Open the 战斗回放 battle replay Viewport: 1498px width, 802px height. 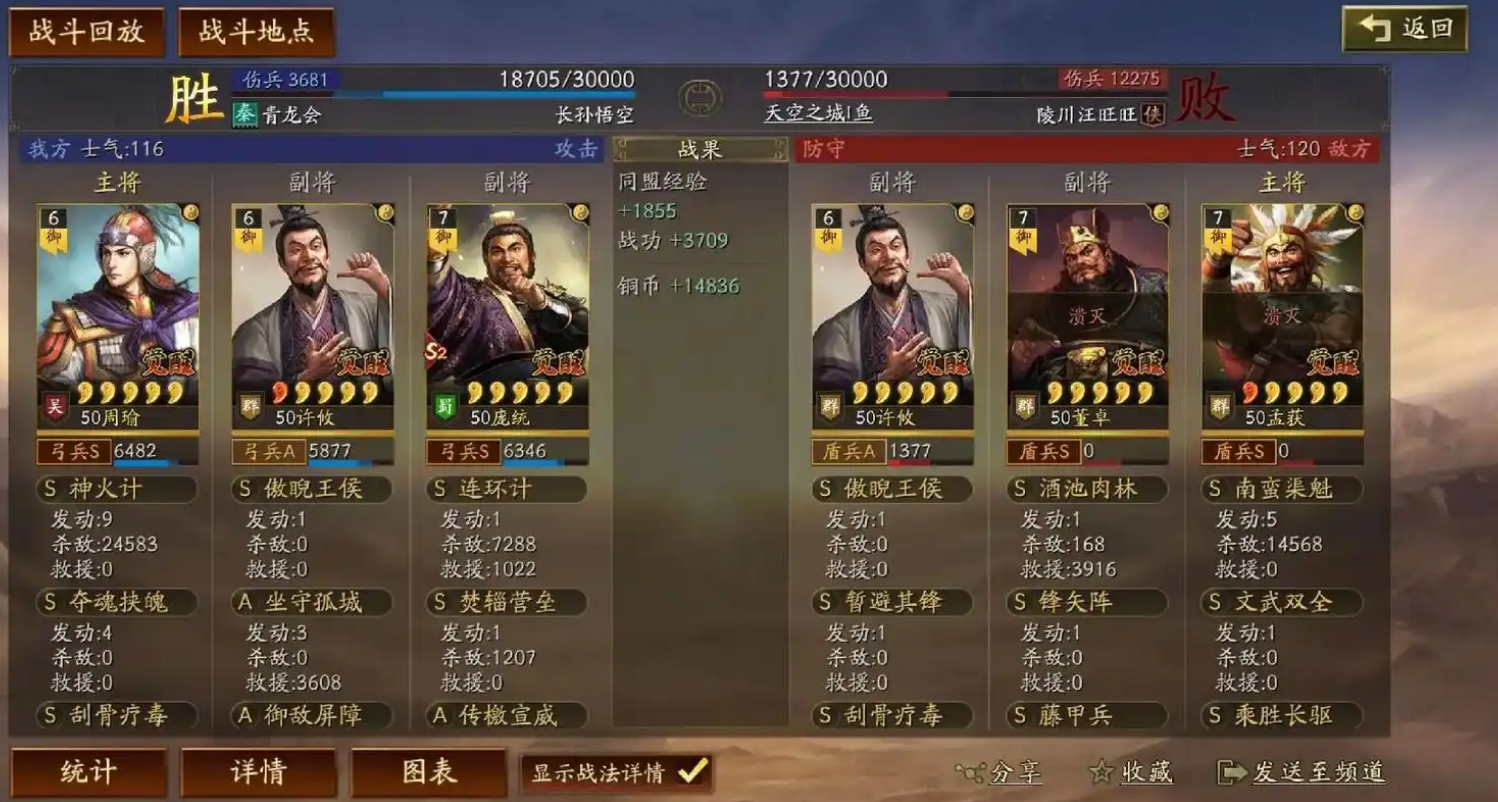[85, 30]
